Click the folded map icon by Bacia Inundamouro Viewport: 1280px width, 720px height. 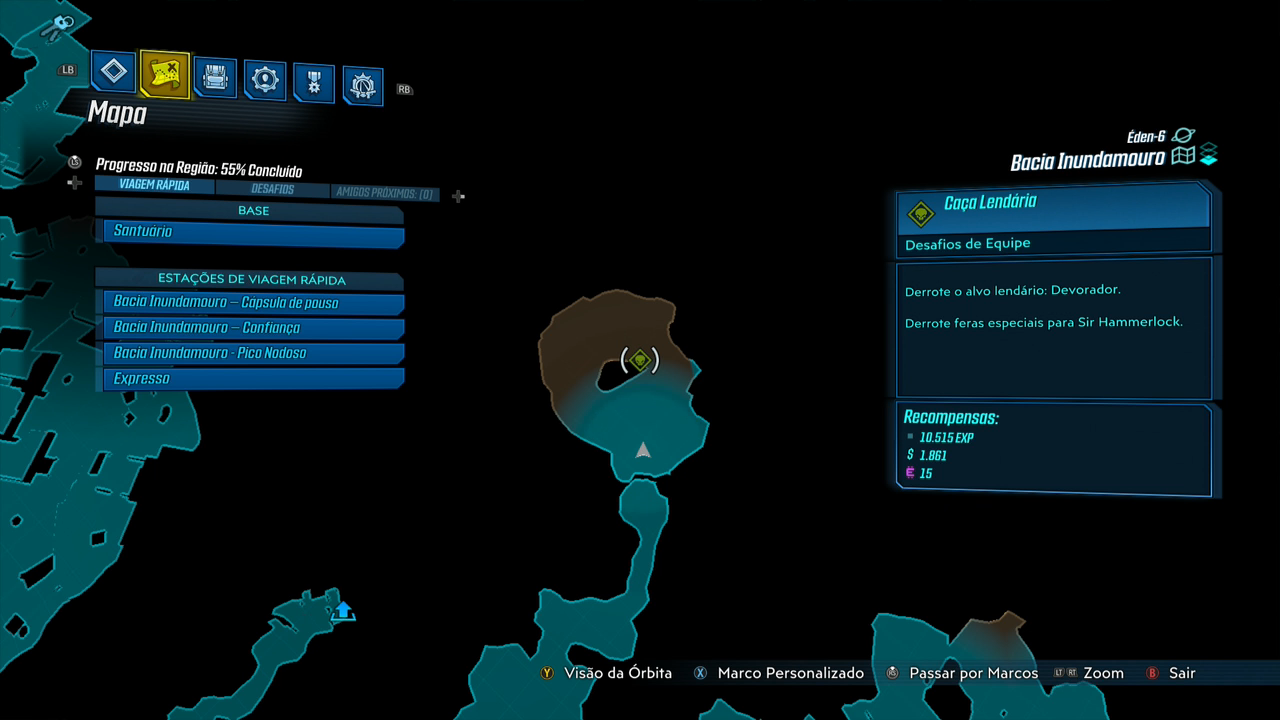coord(1184,157)
